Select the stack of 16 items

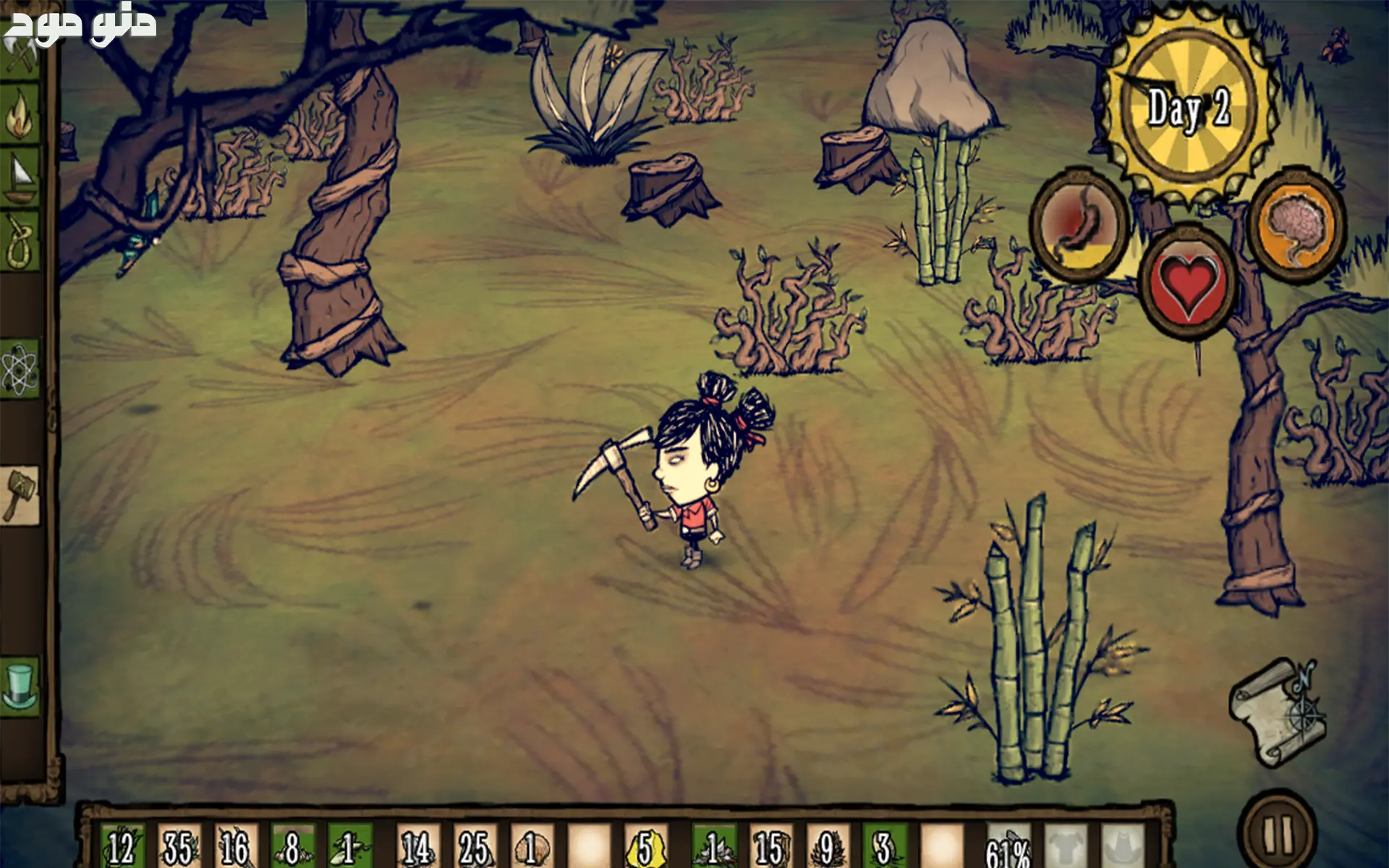(x=235, y=846)
